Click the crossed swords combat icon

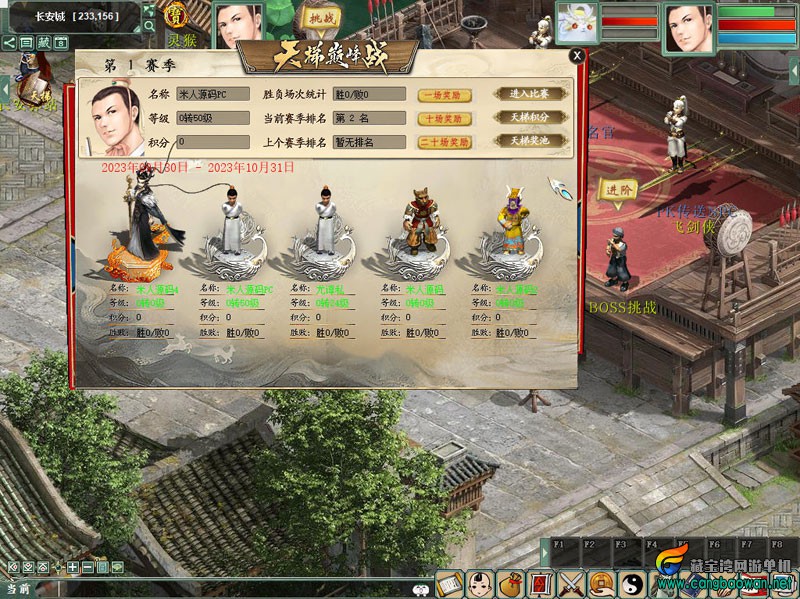(x=571, y=582)
